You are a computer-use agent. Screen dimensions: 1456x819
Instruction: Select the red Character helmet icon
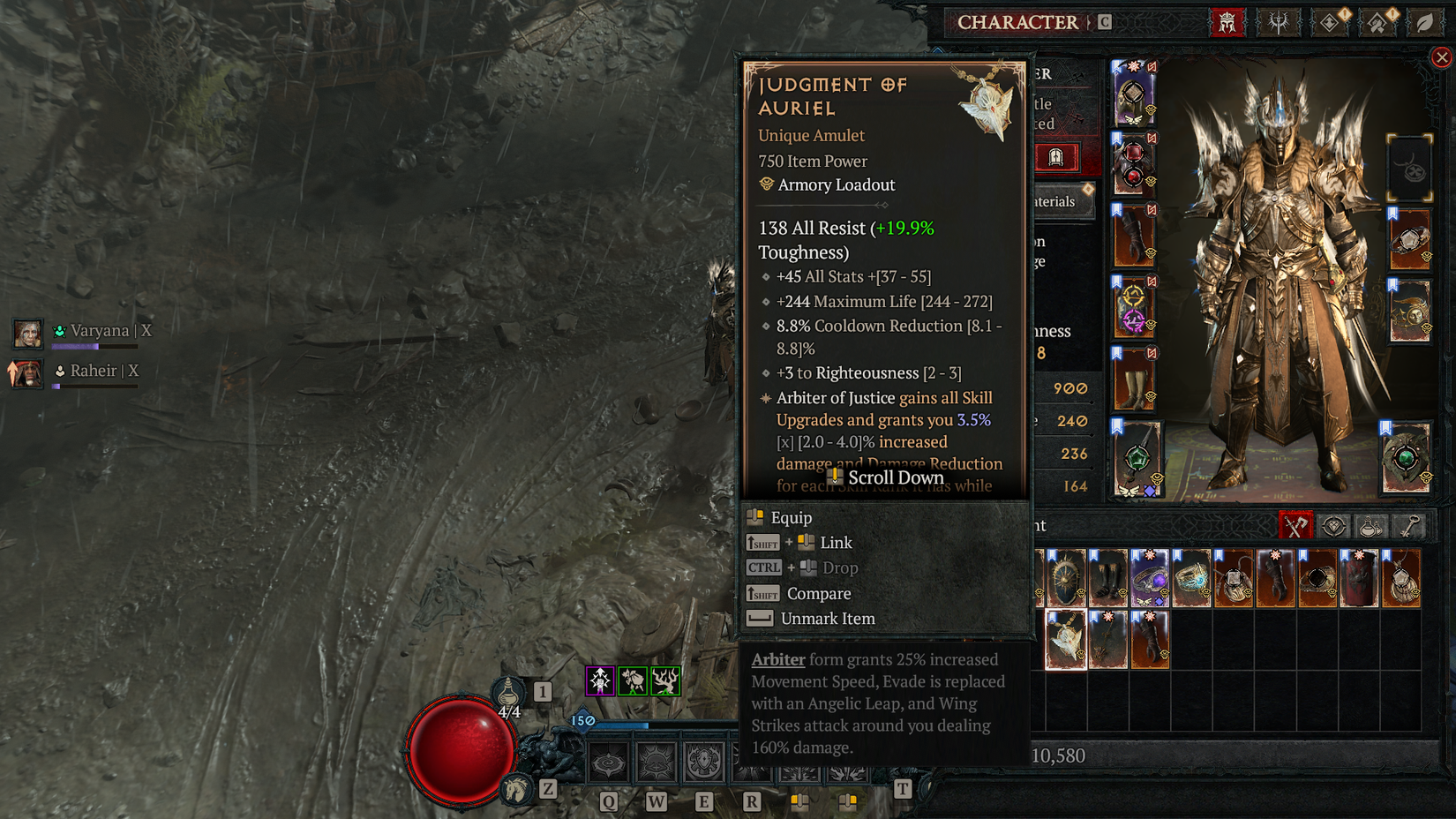[1227, 22]
